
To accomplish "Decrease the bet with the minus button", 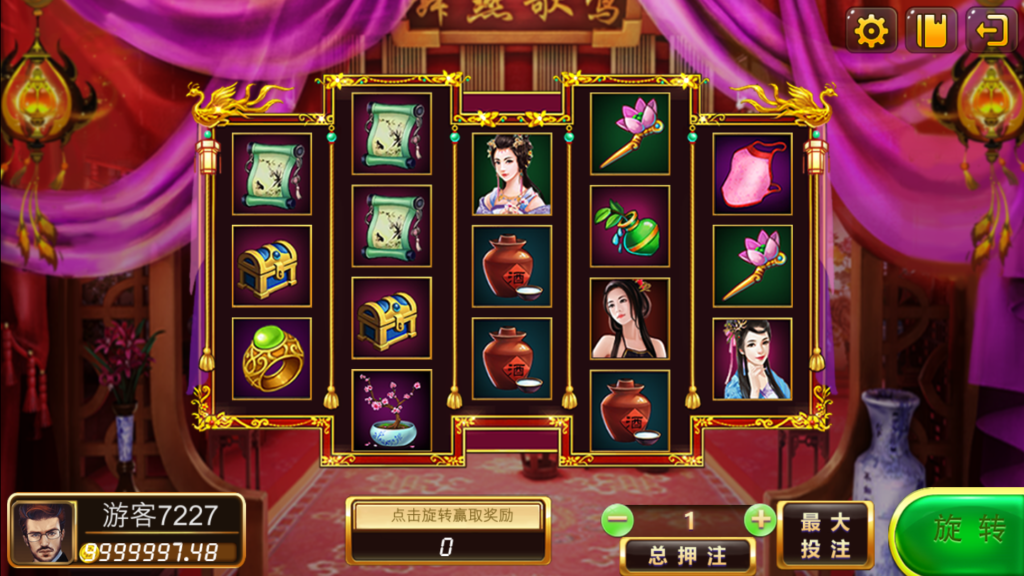I will click(x=618, y=520).
